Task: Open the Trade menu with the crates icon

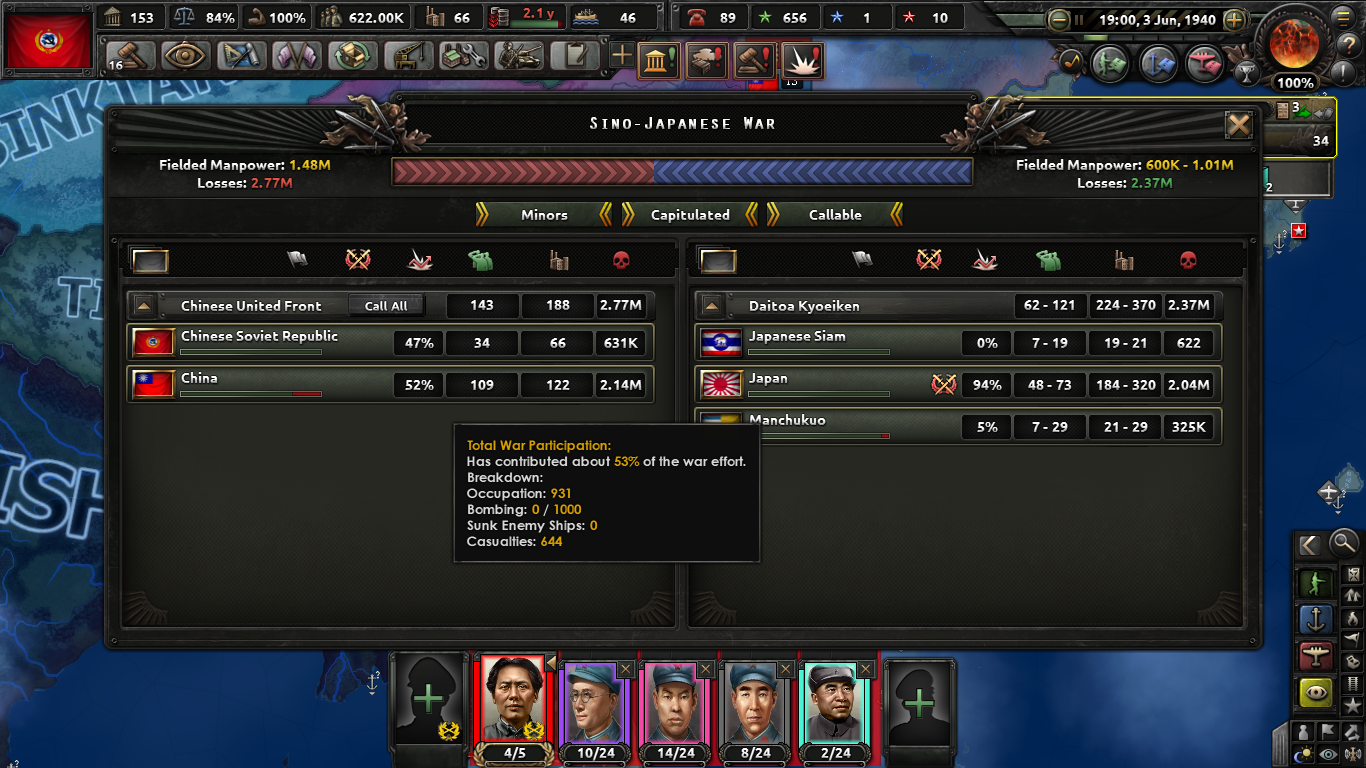Action: click(353, 56)
